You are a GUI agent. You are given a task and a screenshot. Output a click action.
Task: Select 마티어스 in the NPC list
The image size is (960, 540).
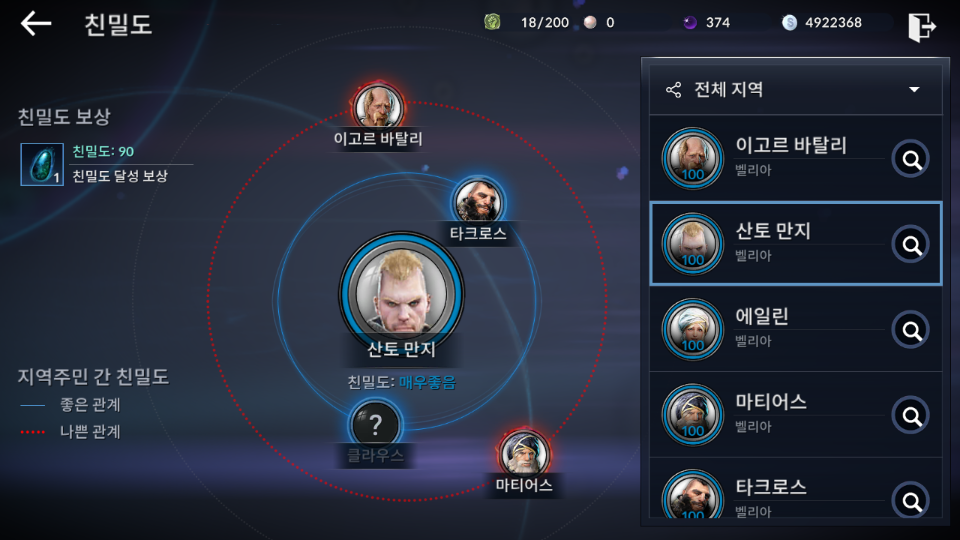click(770, 414)
